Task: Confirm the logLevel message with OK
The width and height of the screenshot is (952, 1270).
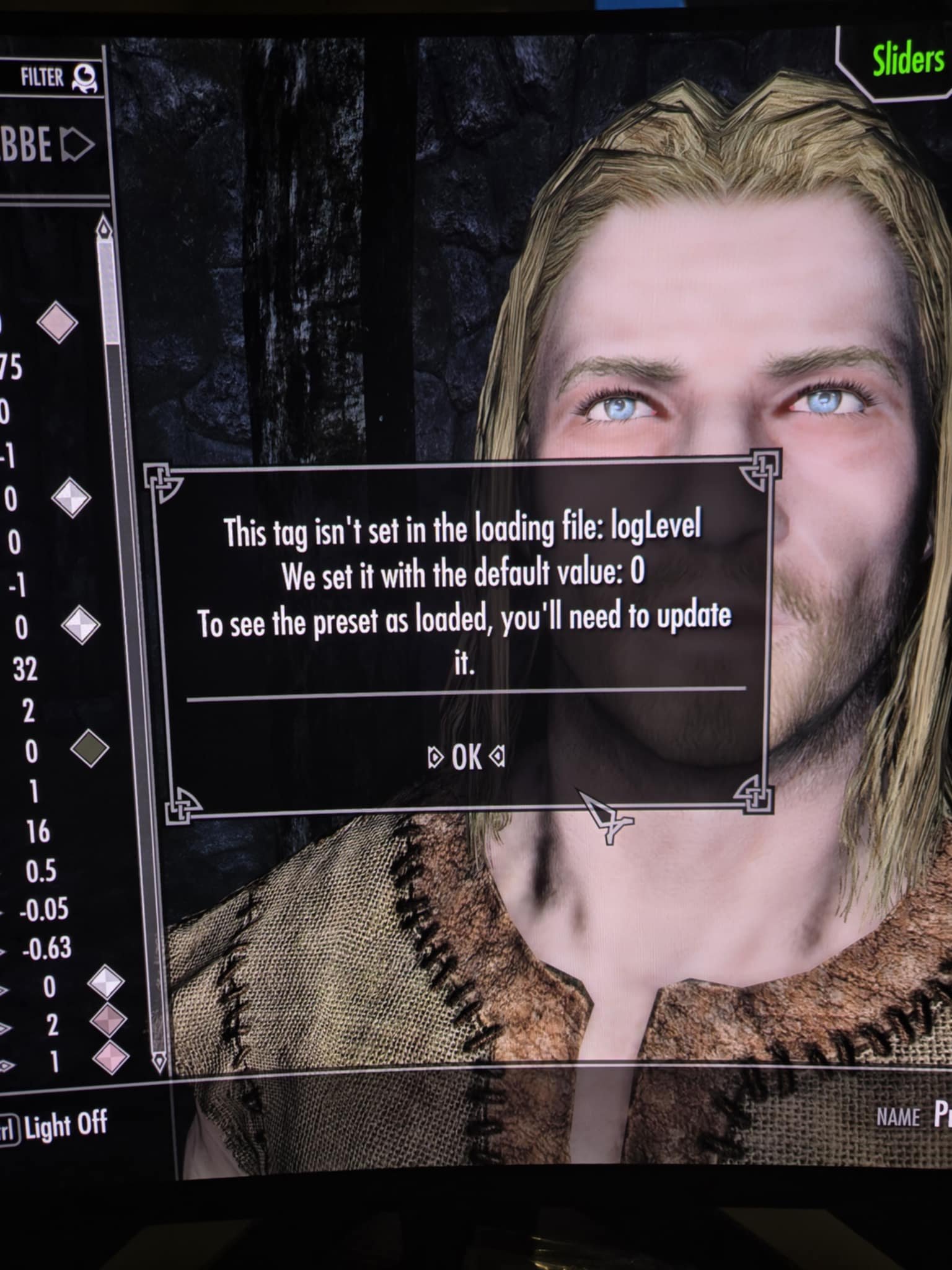Action: (x=466, y=757)
